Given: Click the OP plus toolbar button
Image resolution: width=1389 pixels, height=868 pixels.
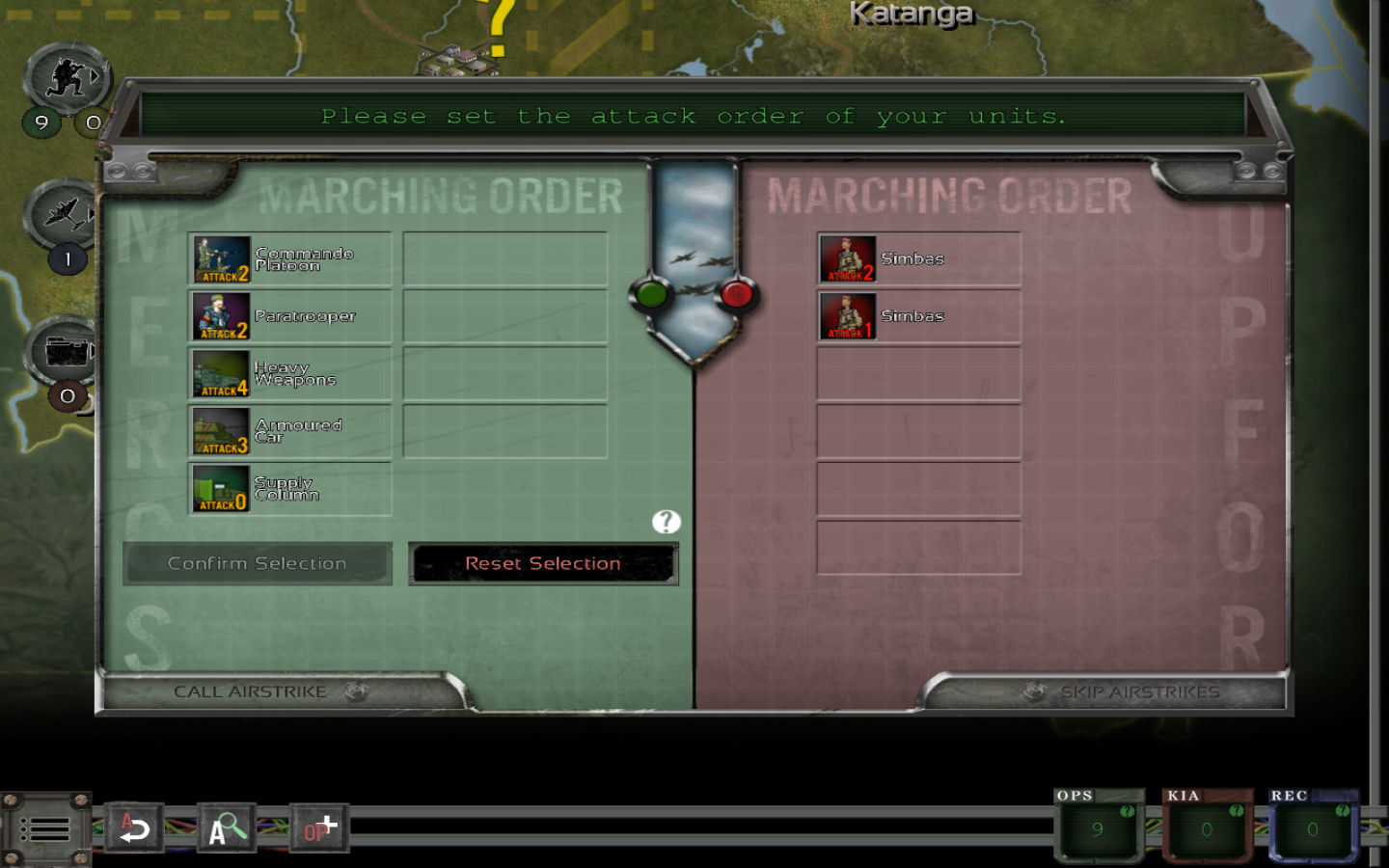Looking at the screenshot, I should coord(319,828).
